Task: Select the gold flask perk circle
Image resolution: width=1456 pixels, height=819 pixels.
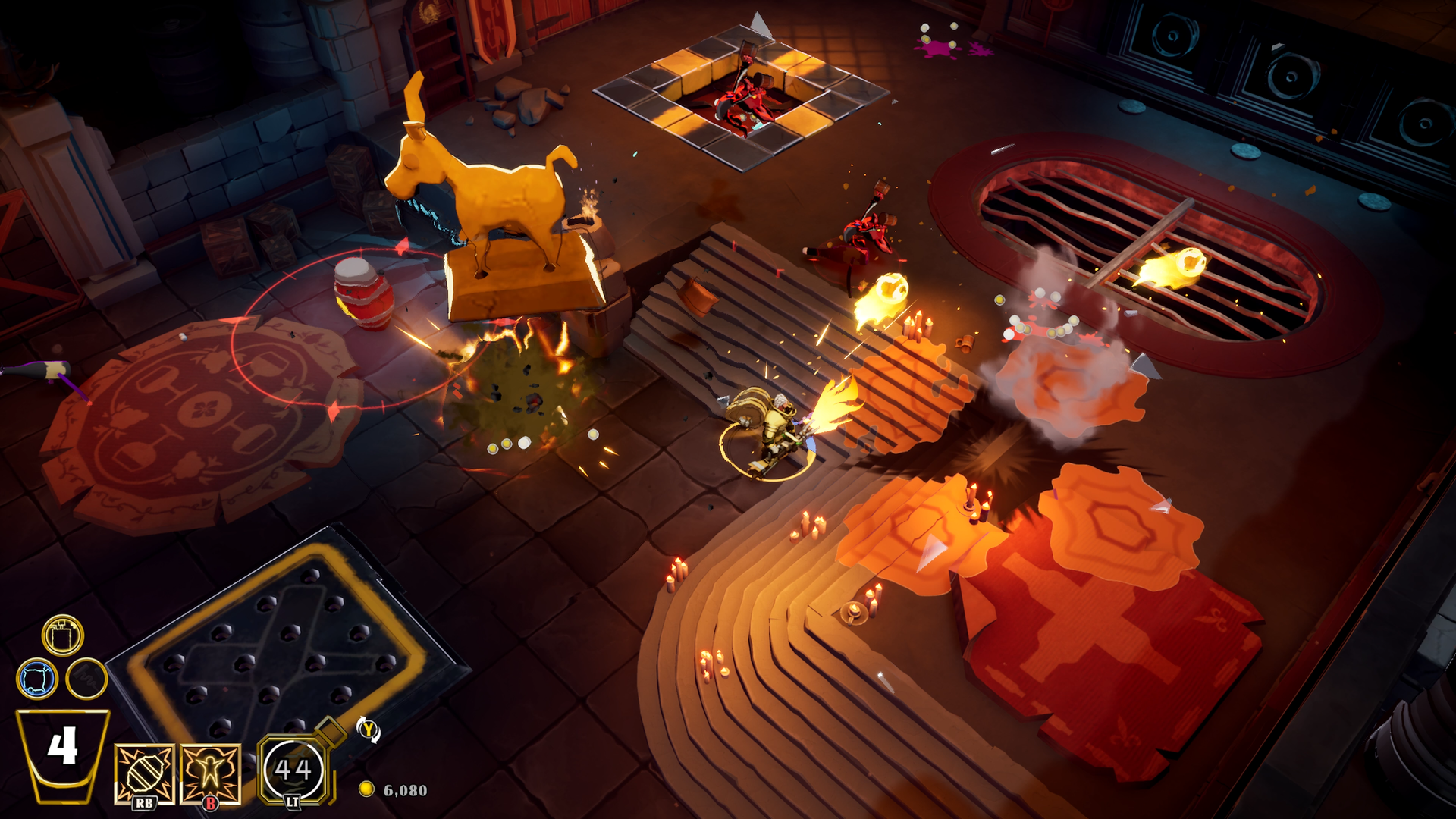Action: pos(62,635)
